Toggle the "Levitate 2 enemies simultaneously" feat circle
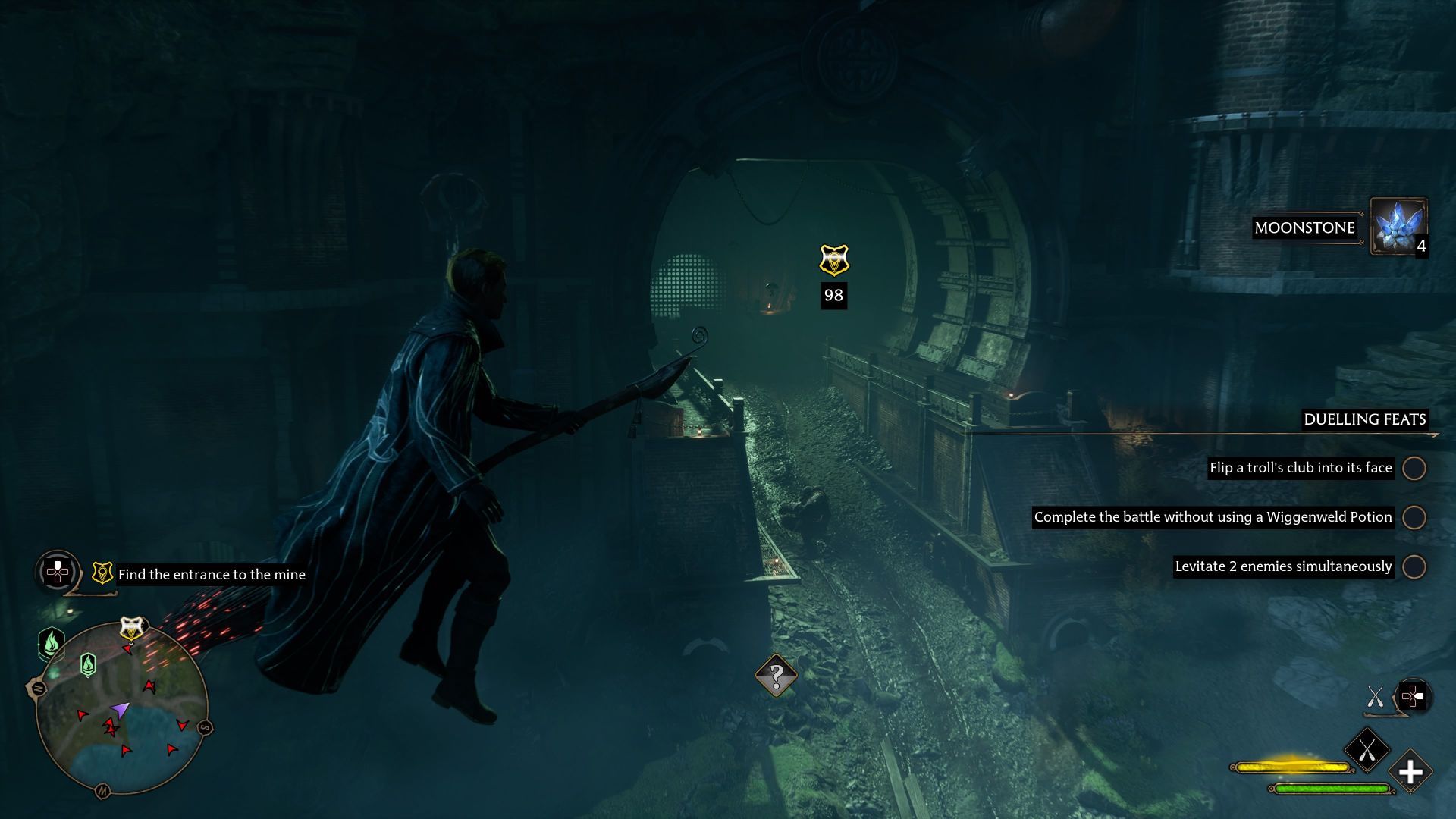This screenshot has height=819, width=1456. coord(1414,566)
